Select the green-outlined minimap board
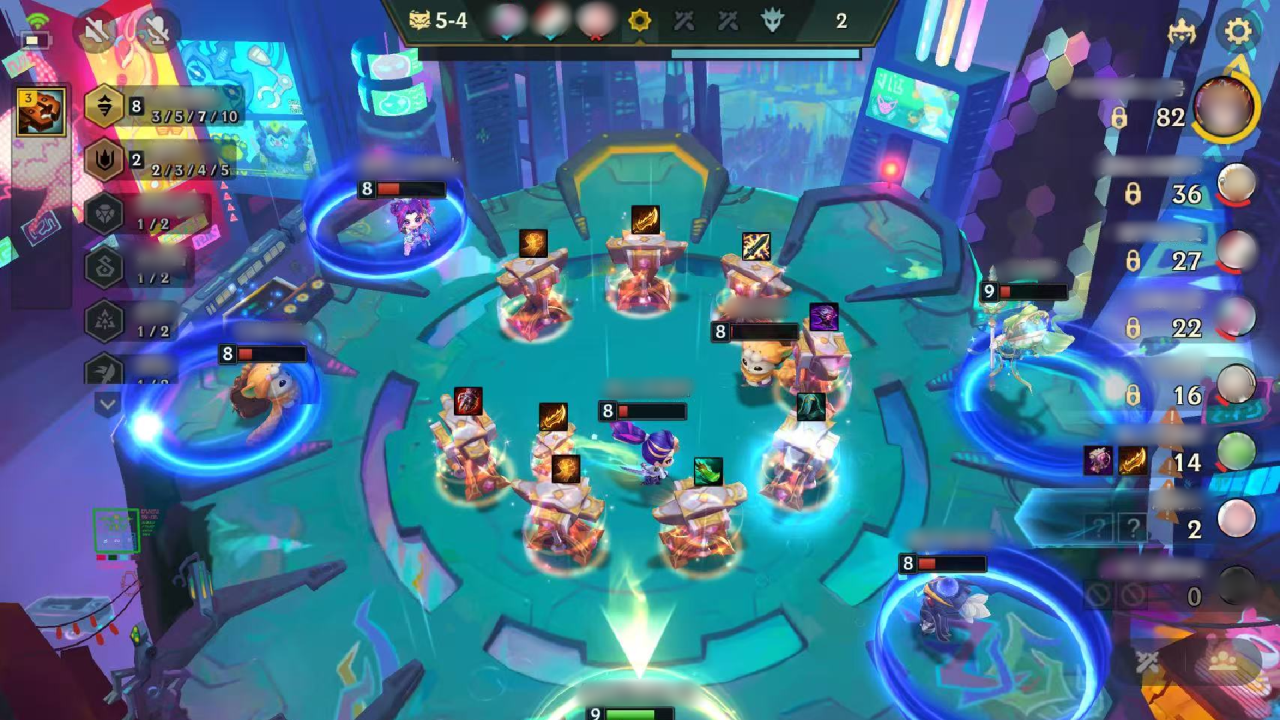The height and width of the screenshot is (720, 1280). [x=116, y=530]
